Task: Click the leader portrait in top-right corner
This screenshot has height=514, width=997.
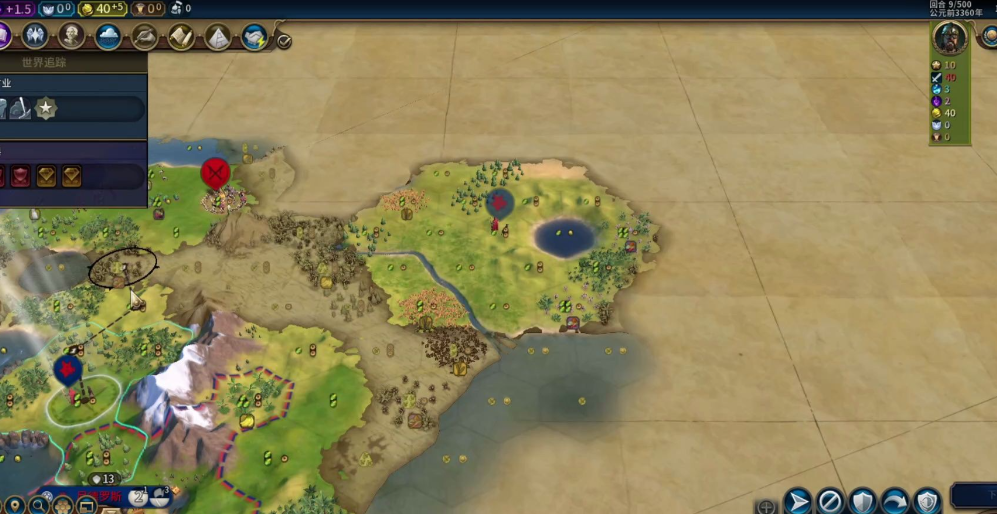Action: [x=949, y=37]
